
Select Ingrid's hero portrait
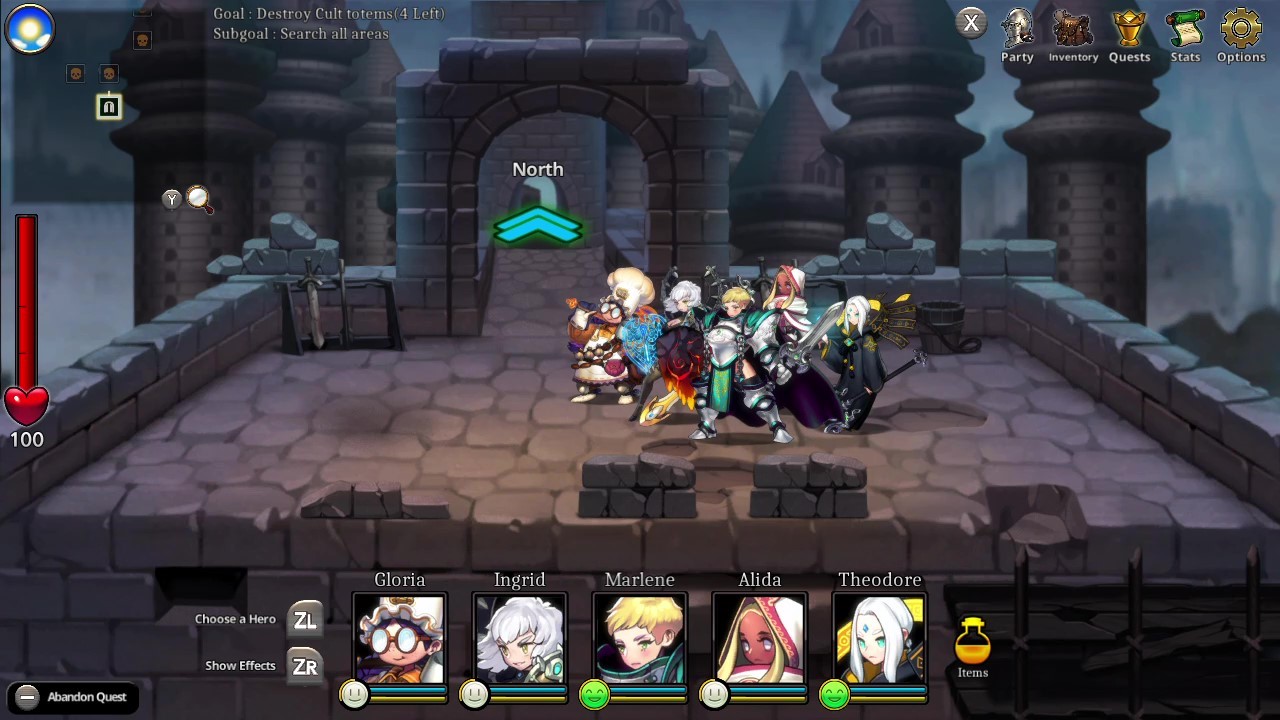click(x=519, y=638)
